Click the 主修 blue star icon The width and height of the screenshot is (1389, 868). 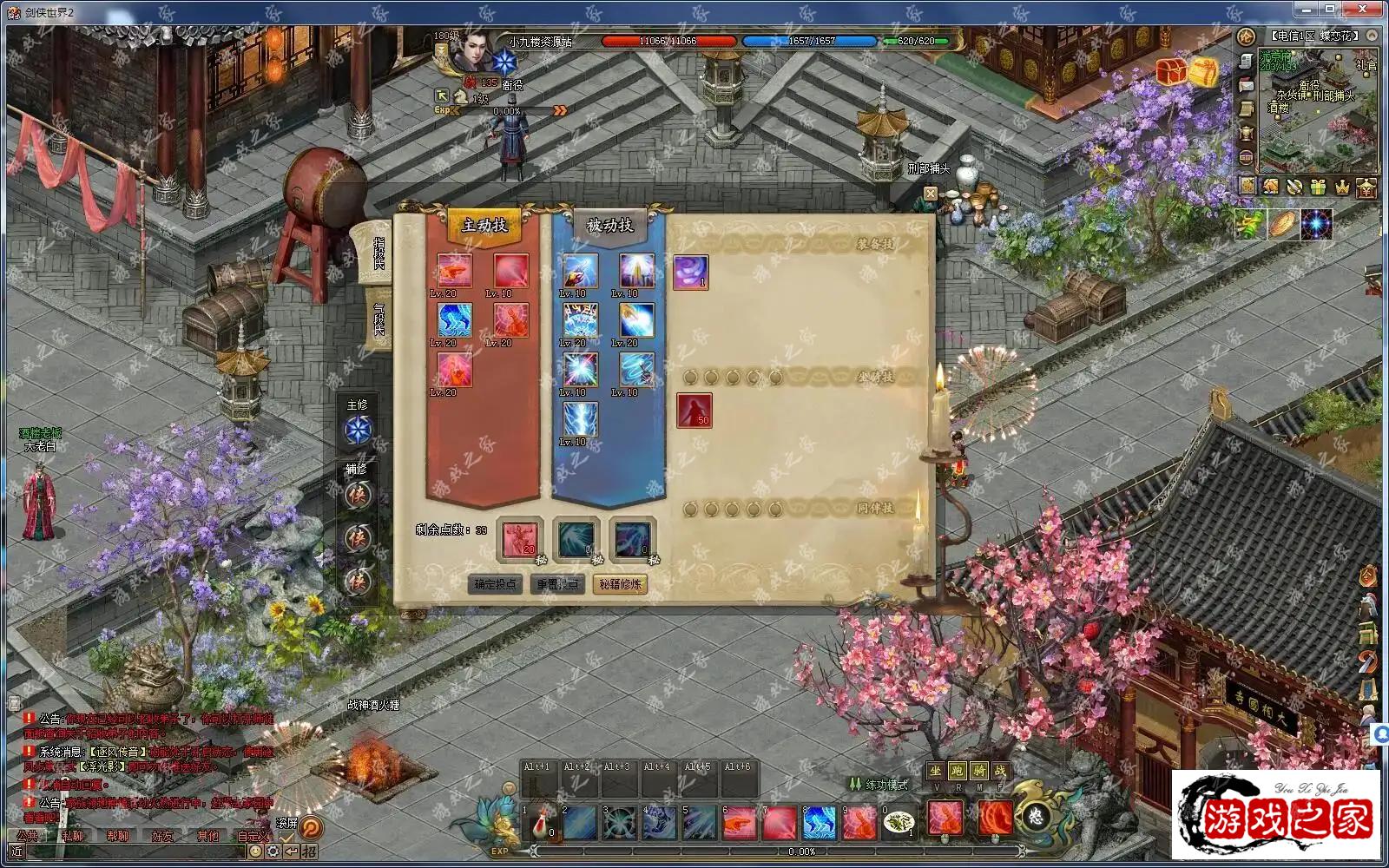[358, 429]
